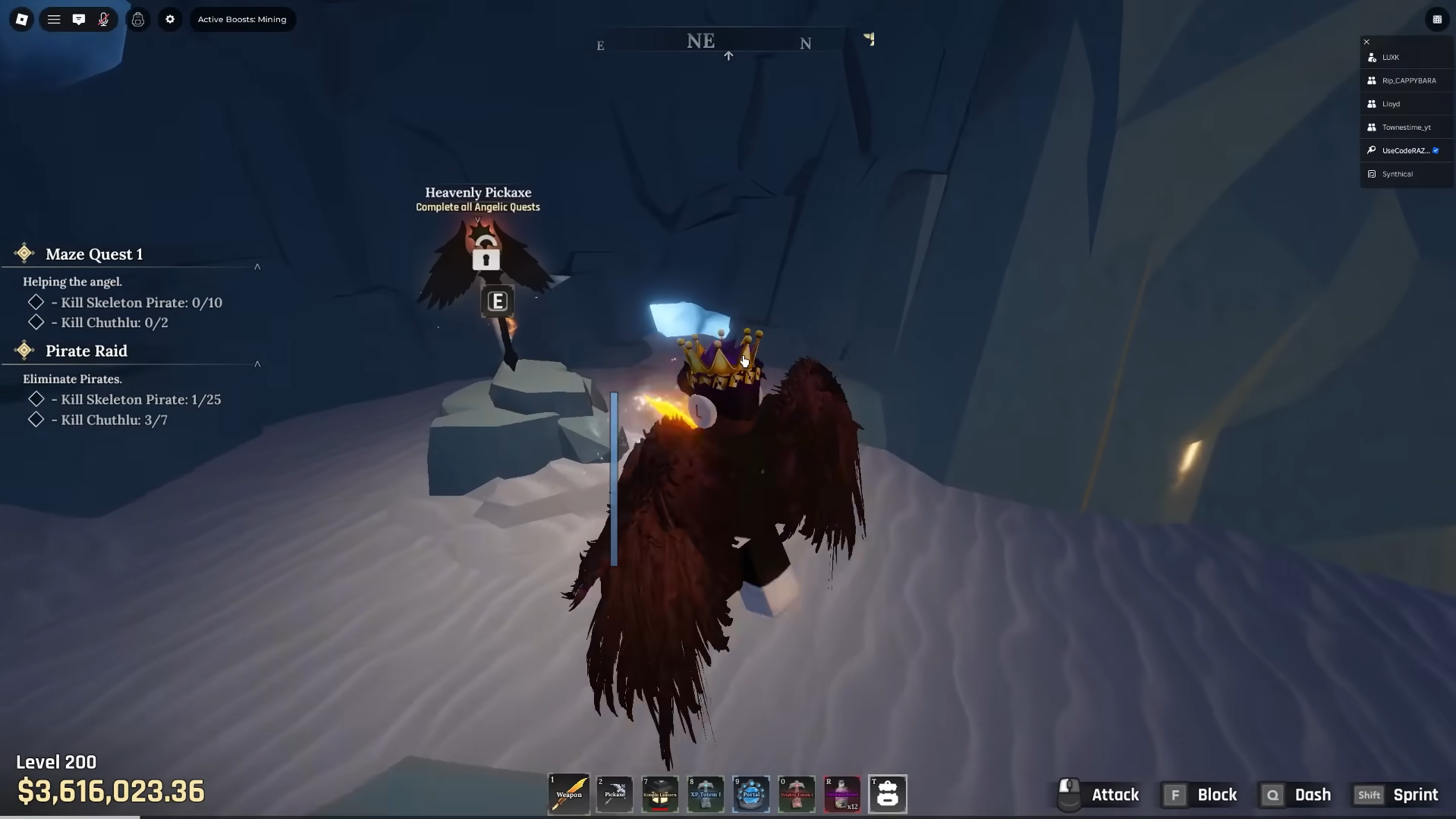Open the gear settings icon
This screenshot has width=1456, height=819.
pyautogui.click(x=170, y=20)
